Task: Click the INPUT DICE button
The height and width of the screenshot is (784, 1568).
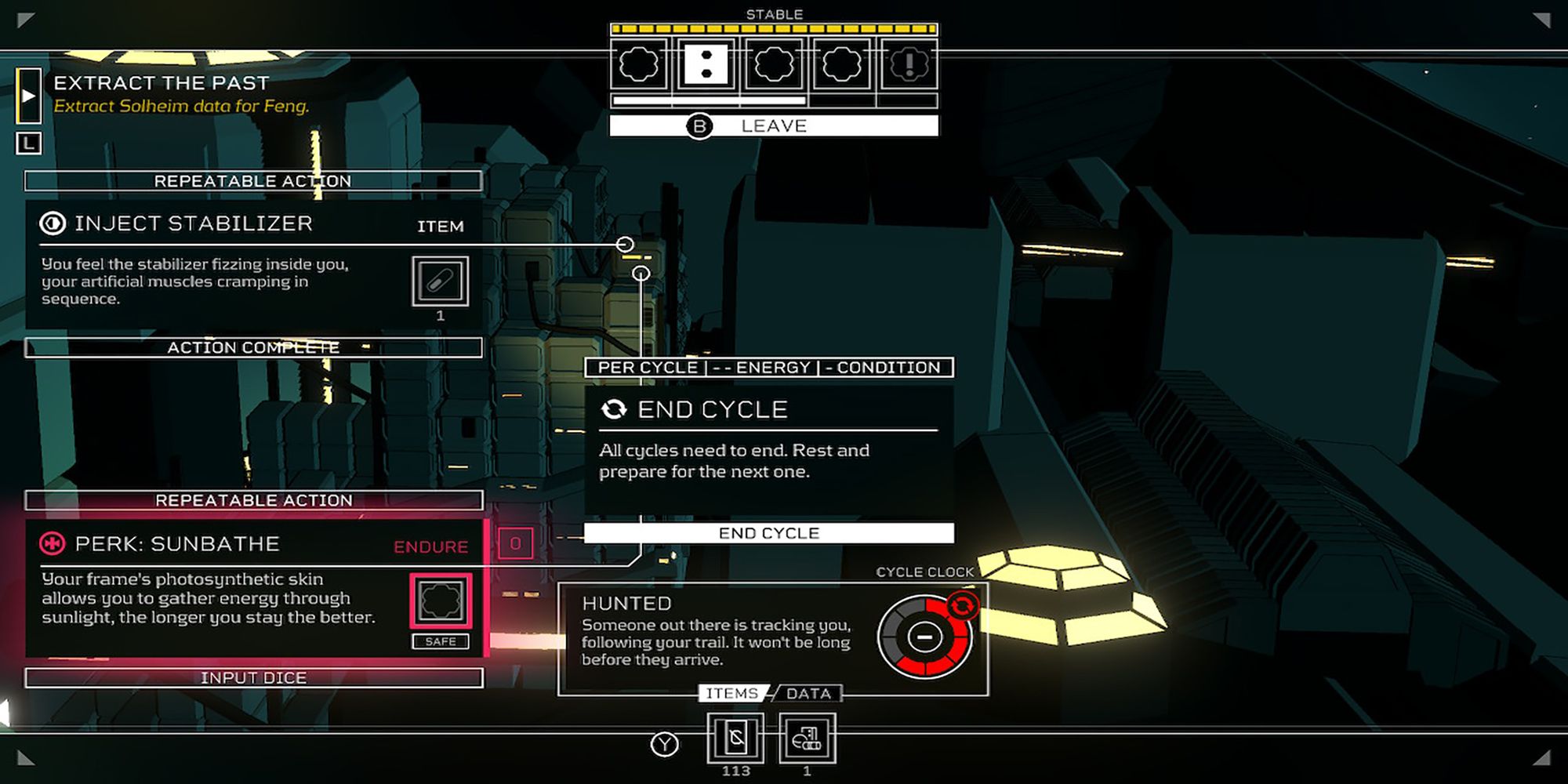Action: 253,678
